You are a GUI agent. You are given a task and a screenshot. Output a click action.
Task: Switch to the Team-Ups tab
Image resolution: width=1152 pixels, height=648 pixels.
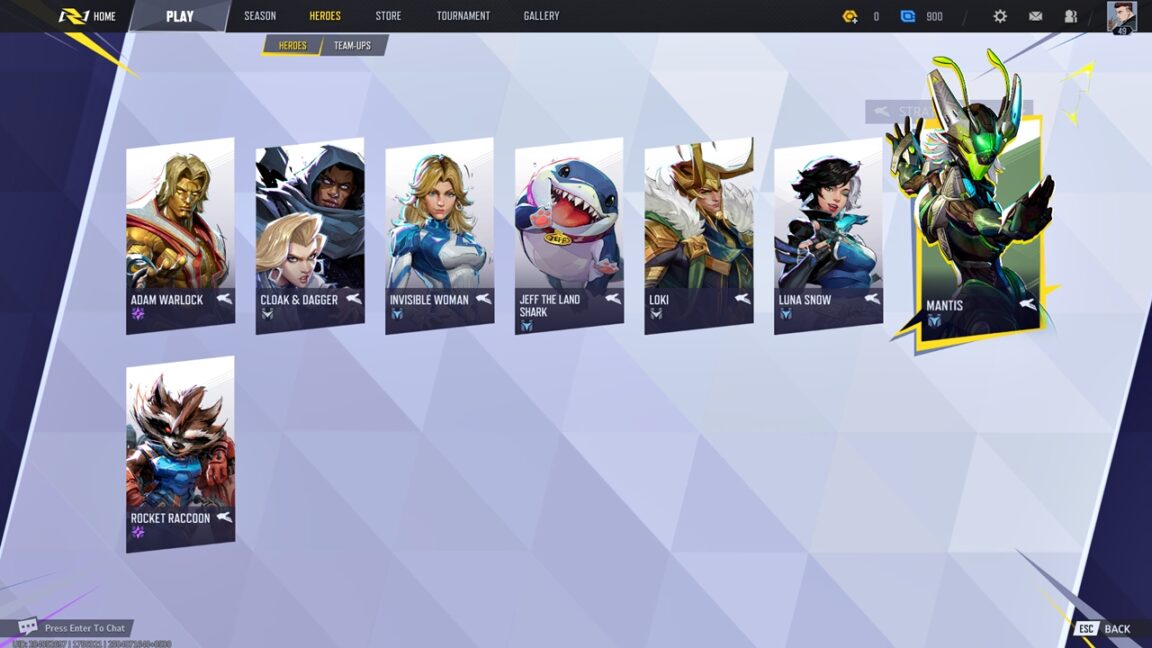point(352,45)
